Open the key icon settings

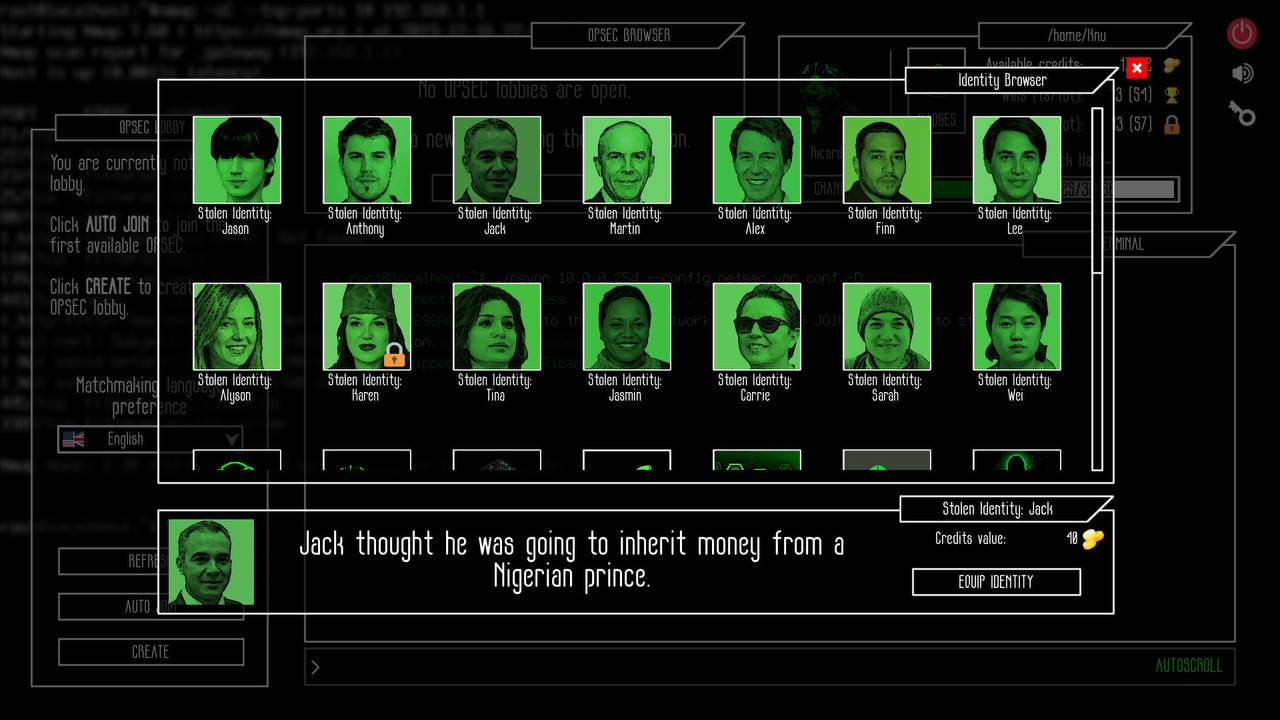pyautogui.click(x=1242, y=113)
